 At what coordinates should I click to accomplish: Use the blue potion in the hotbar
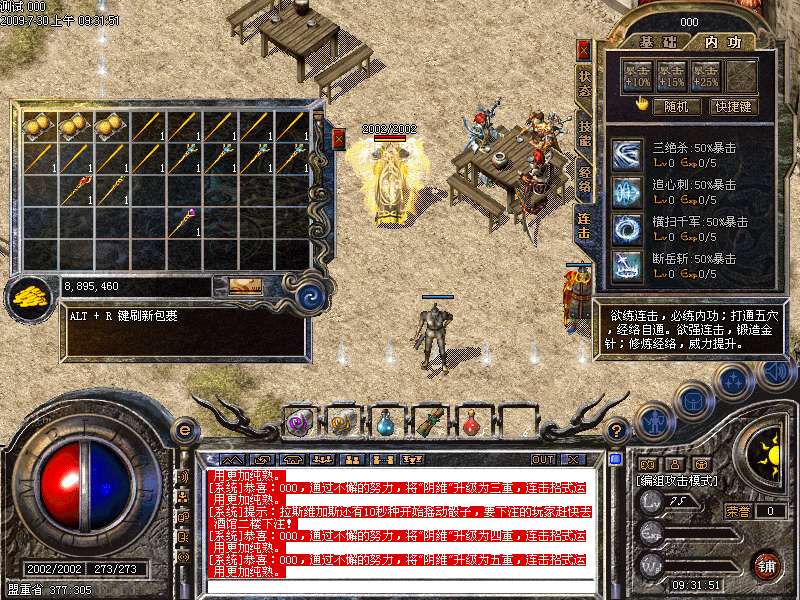tap(385, 423)
